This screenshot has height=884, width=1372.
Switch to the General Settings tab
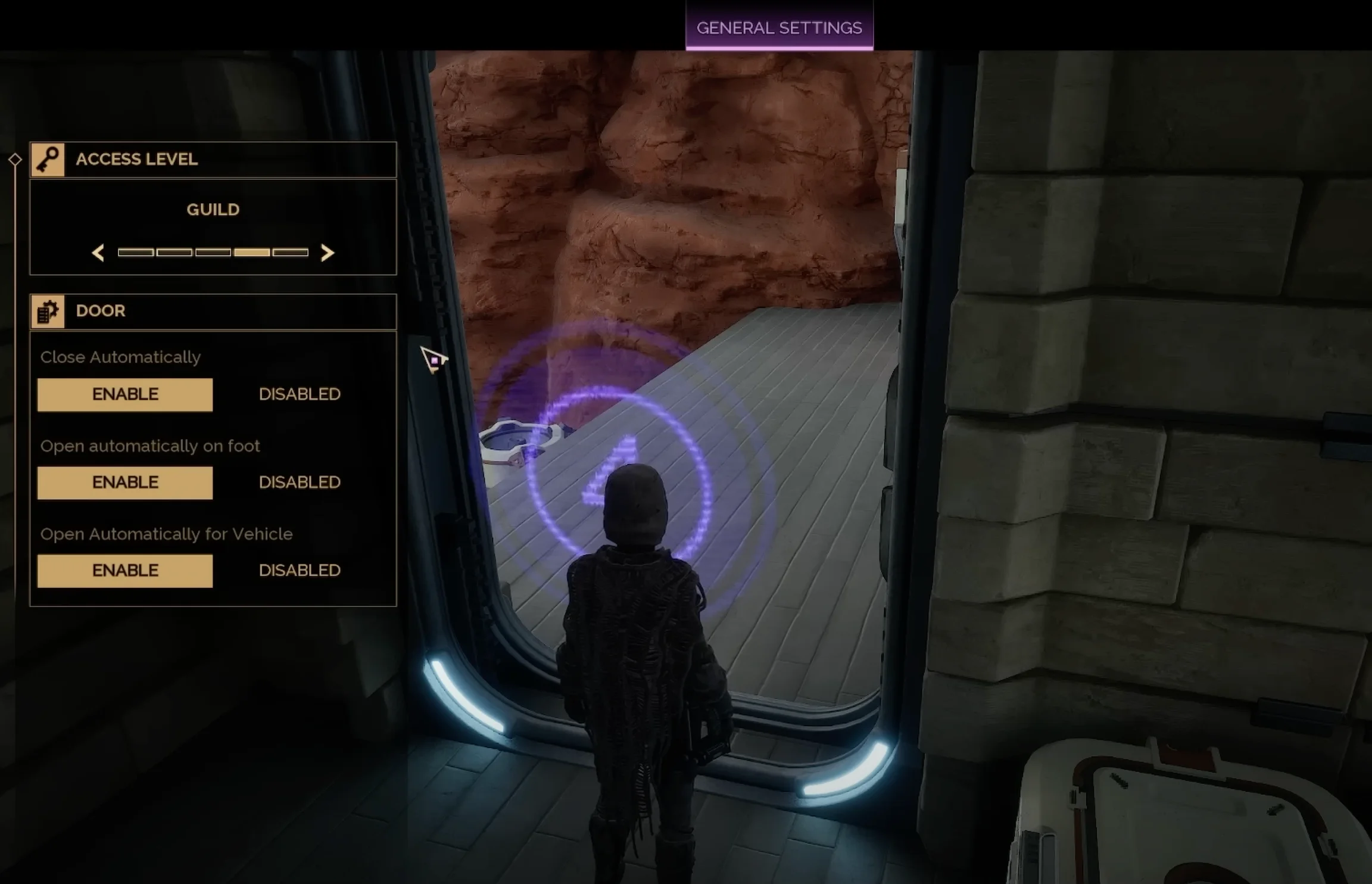click(x=779, y=27)
